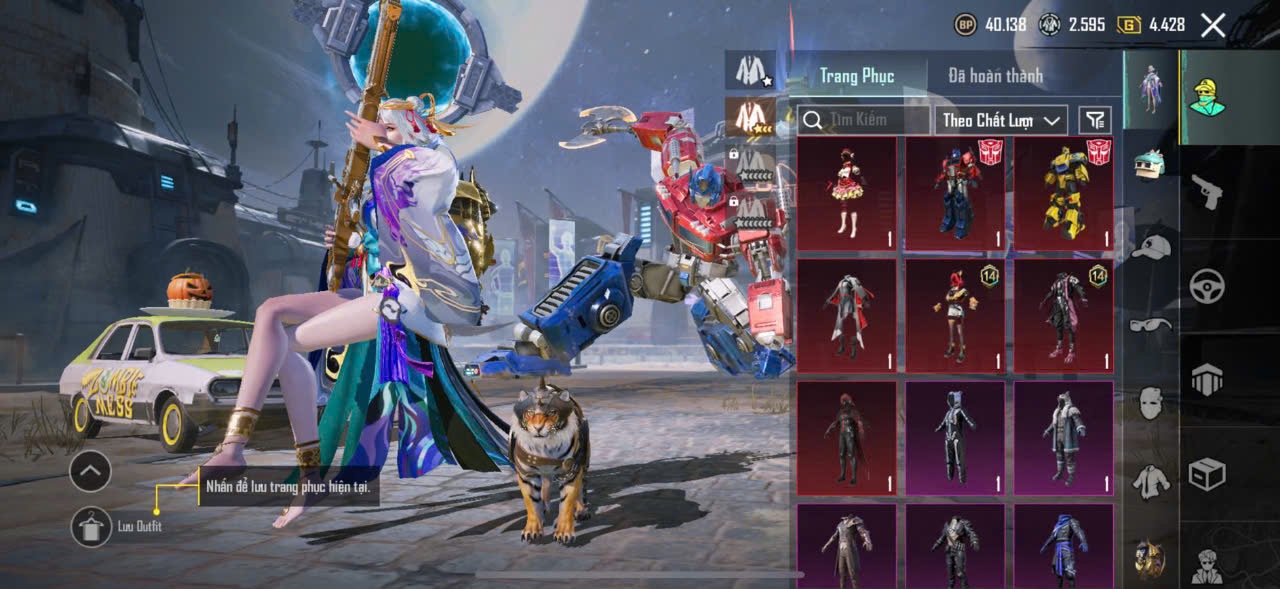1280x589 pixels.
Task: Open the face mask category
Action: coord(1151,402)
